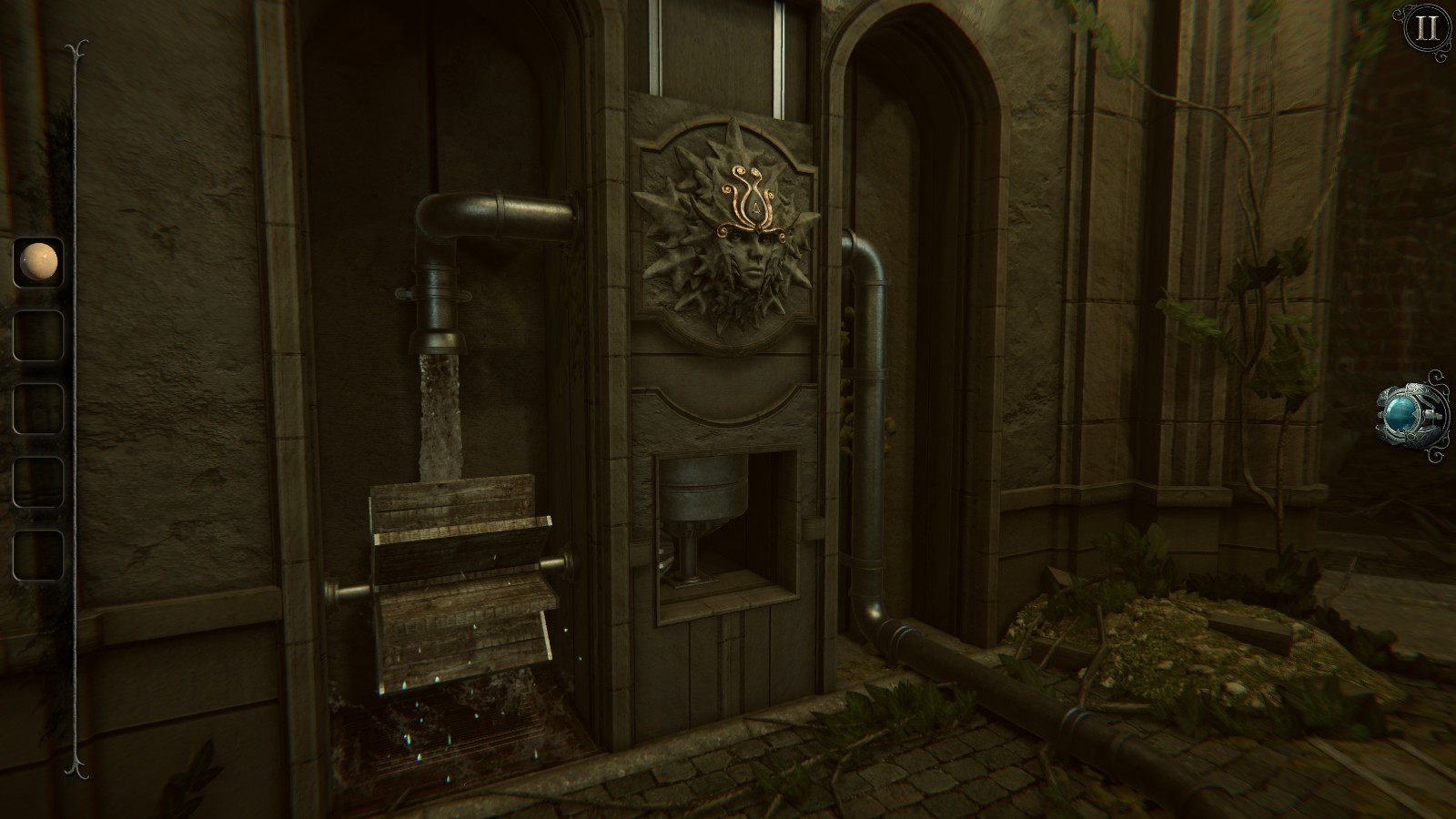Screen dimensions: 1456x819
Task: Activate the blue eyepiece lens icon
Action: pos(1402,414)
